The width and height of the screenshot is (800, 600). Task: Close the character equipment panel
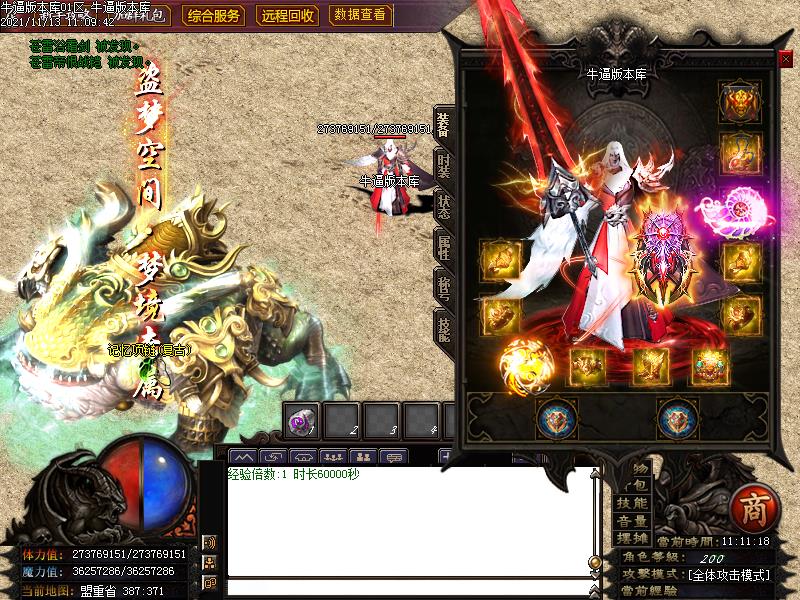click(x=785, y=59)
